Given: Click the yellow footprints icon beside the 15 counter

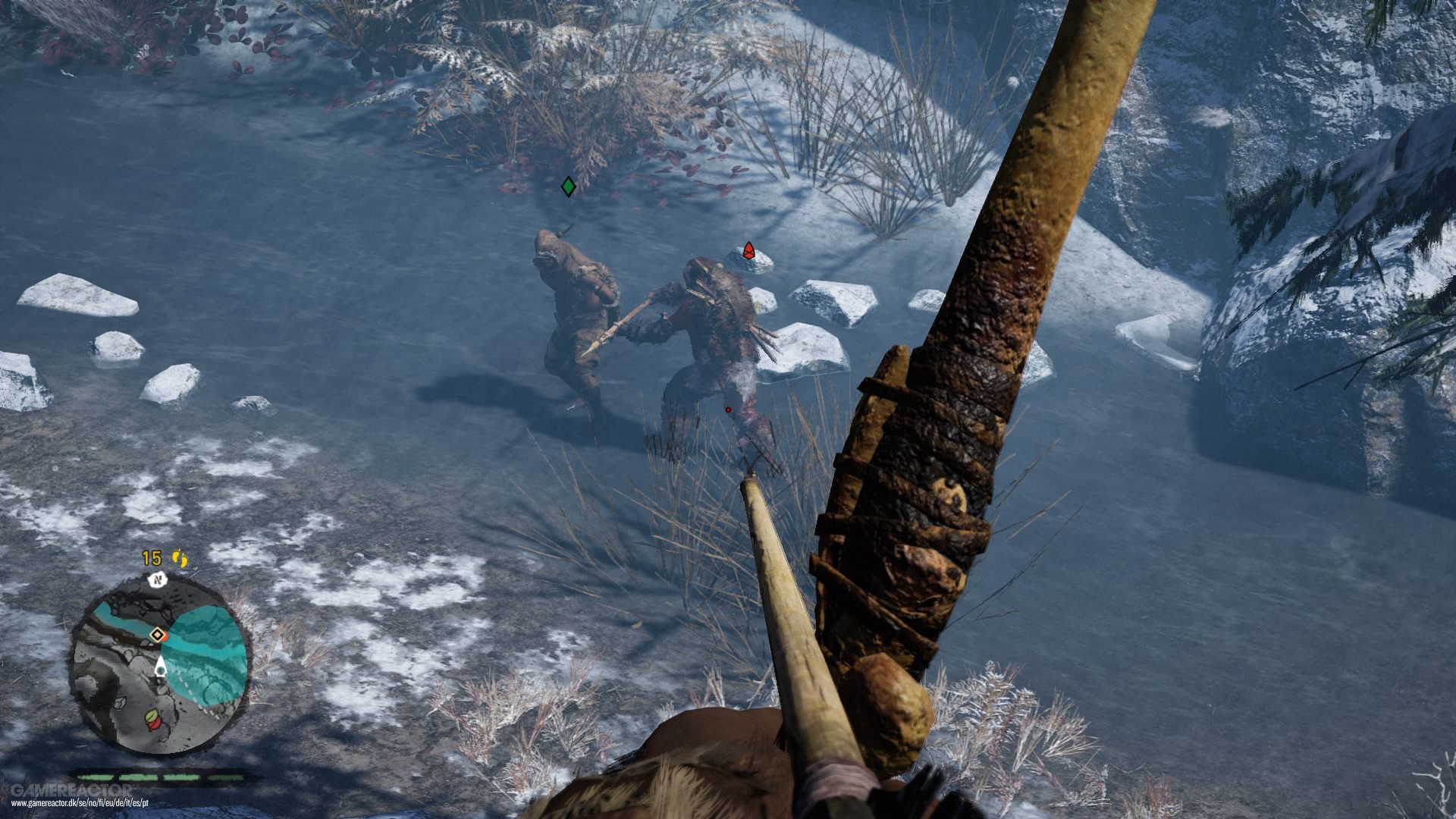Looking at the screenshot, I should point(179,559).
